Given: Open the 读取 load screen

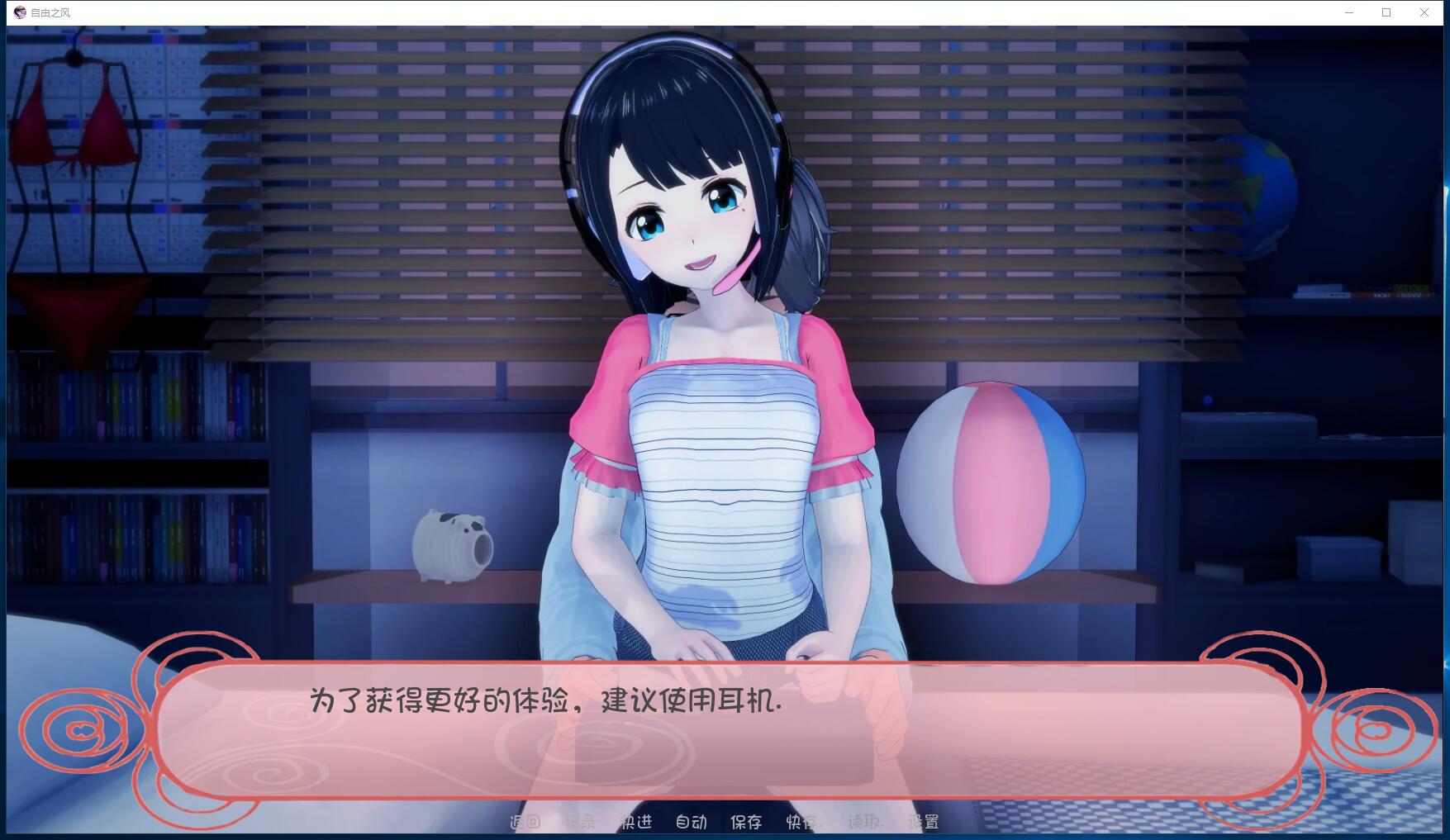Looking at the screenshot, I should pos(865,822).
